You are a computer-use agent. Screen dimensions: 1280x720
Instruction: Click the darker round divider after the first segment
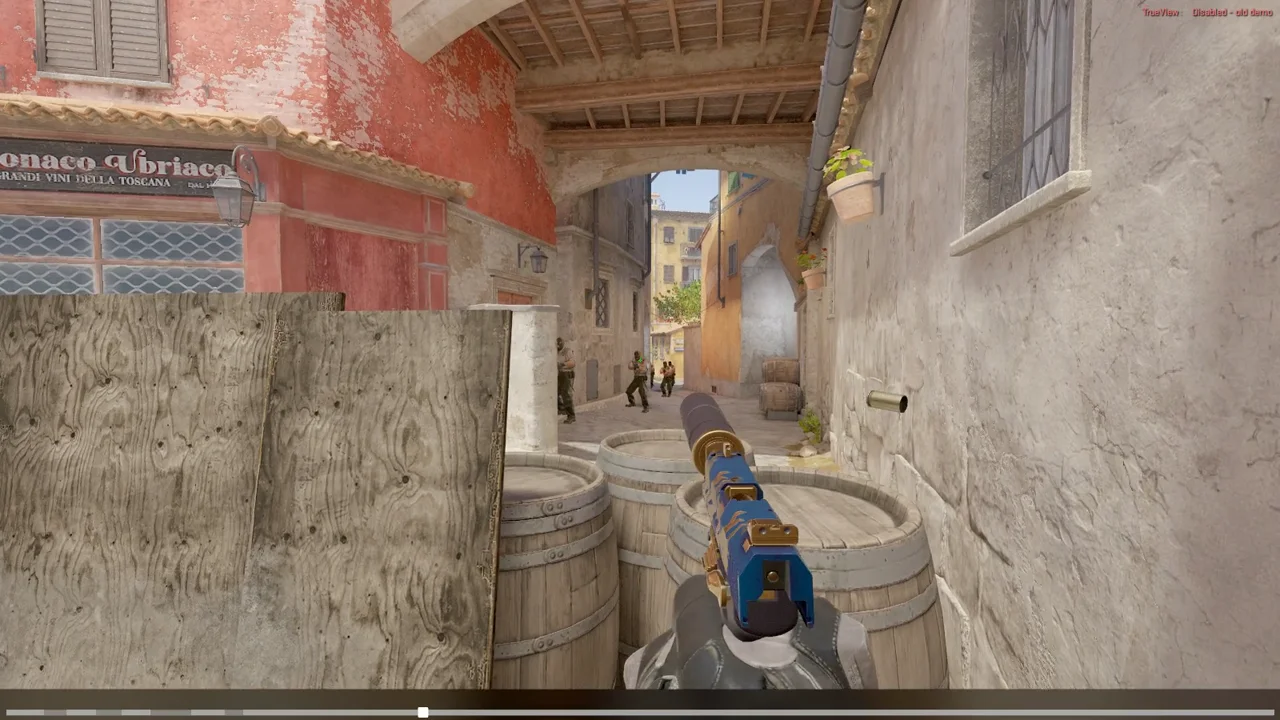(55, 712)
